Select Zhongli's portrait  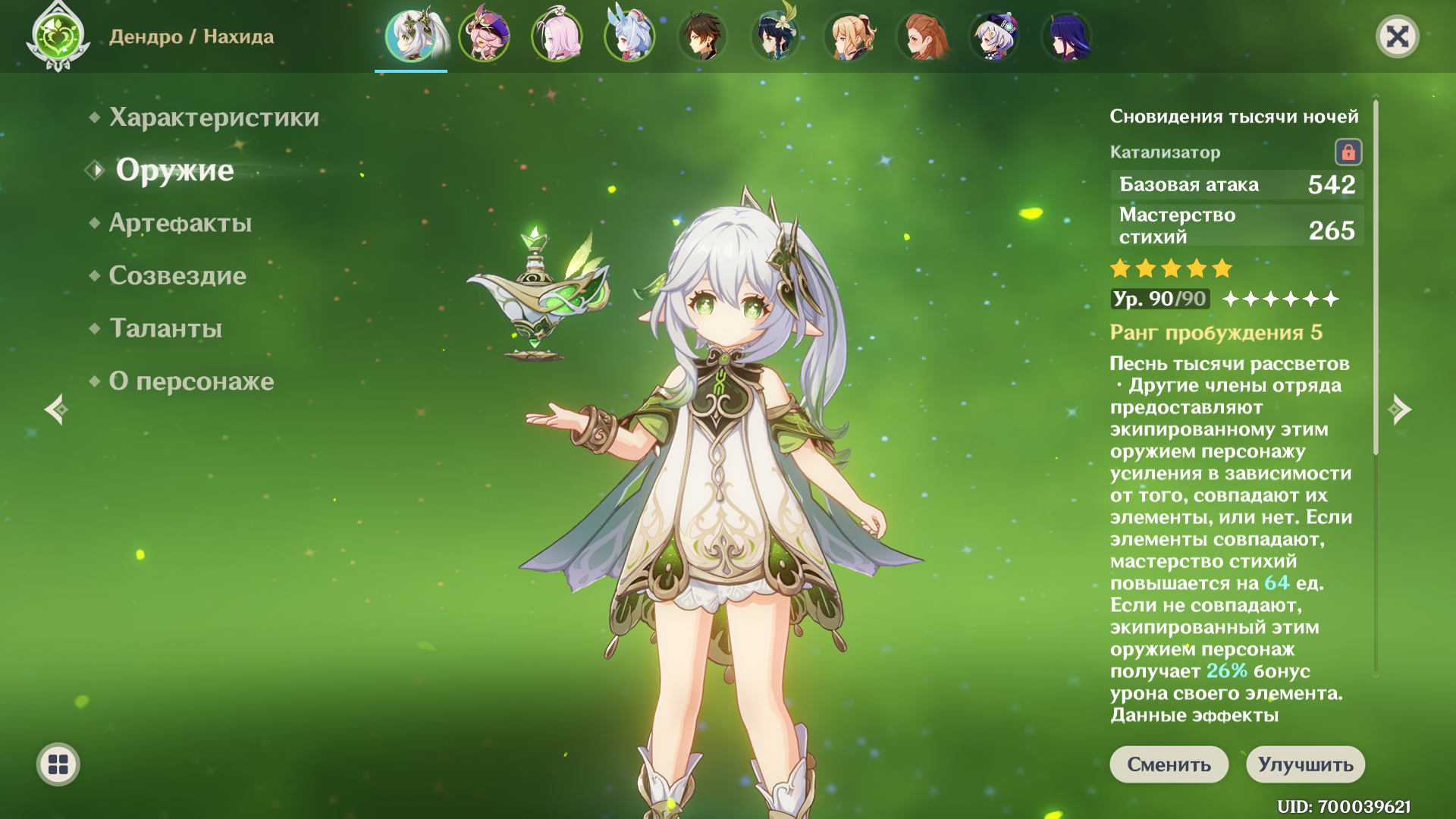point(702,36)
